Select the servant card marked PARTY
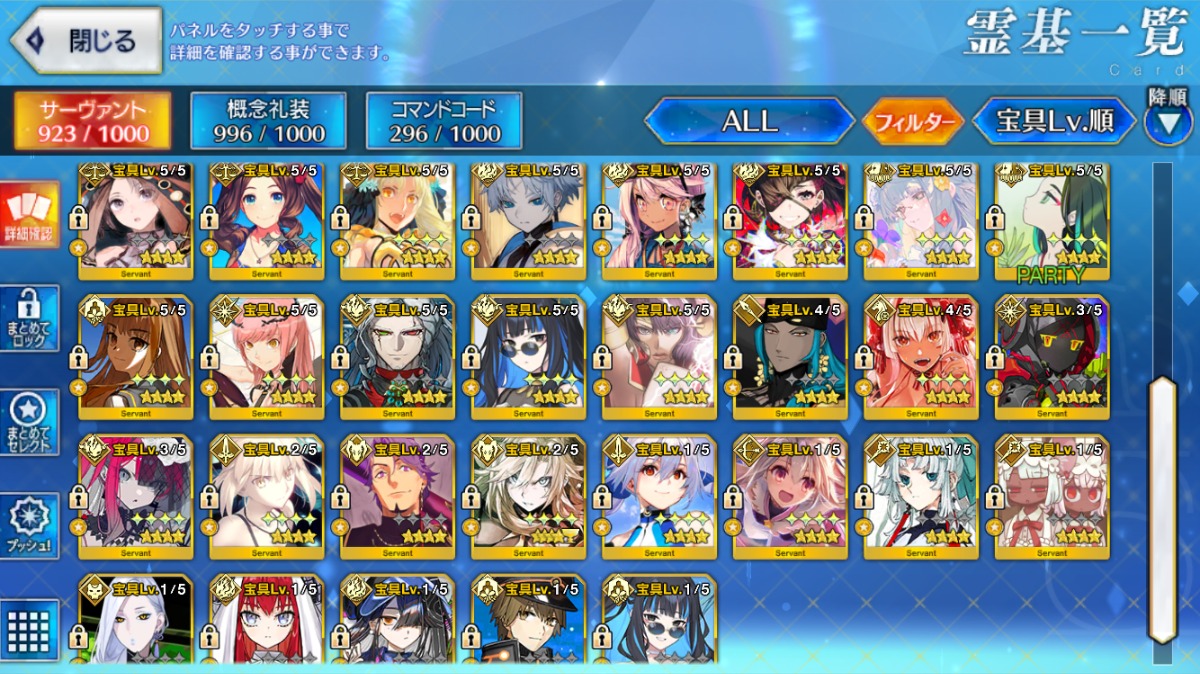 (1052, 222)
